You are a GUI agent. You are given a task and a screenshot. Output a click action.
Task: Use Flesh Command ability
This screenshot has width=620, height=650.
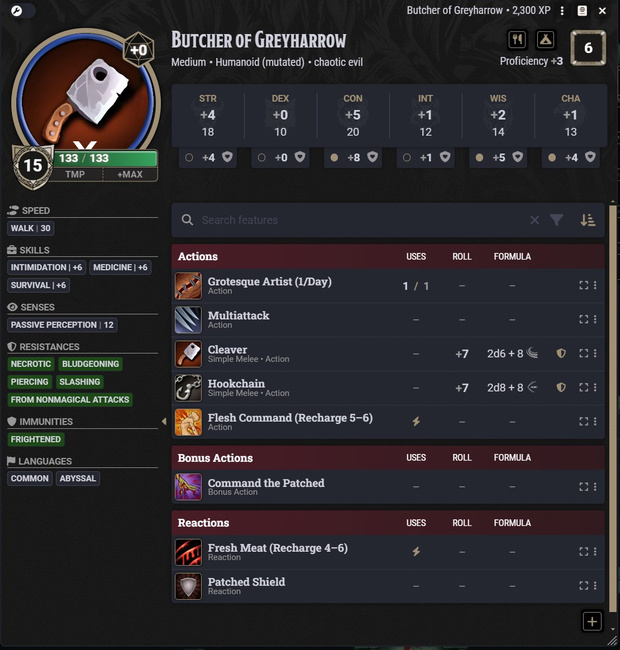[x=189, y=422]
